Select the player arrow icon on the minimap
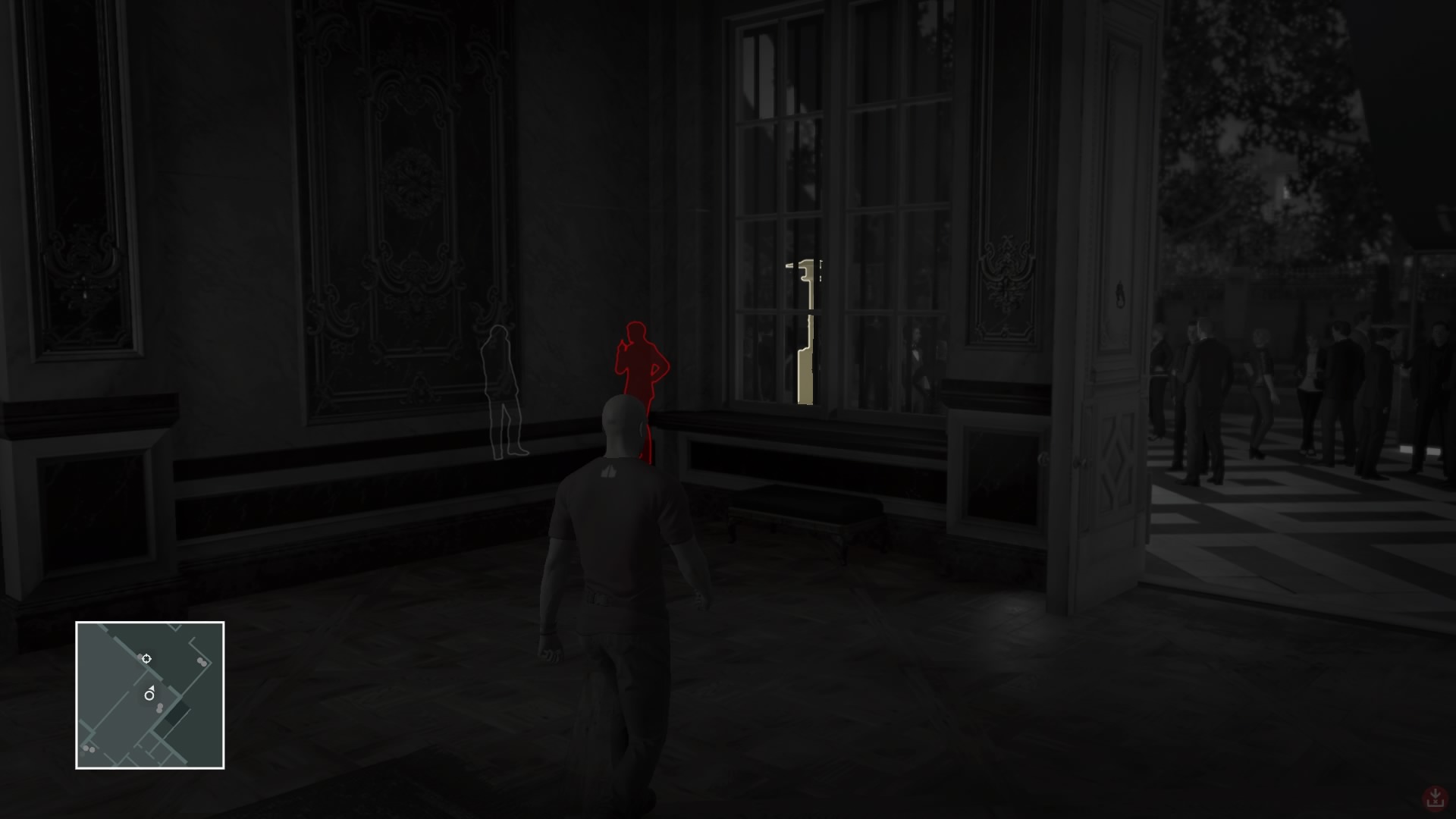This screenshot has height=819, width=1456. pyautogui.click(x=149, y=694)
